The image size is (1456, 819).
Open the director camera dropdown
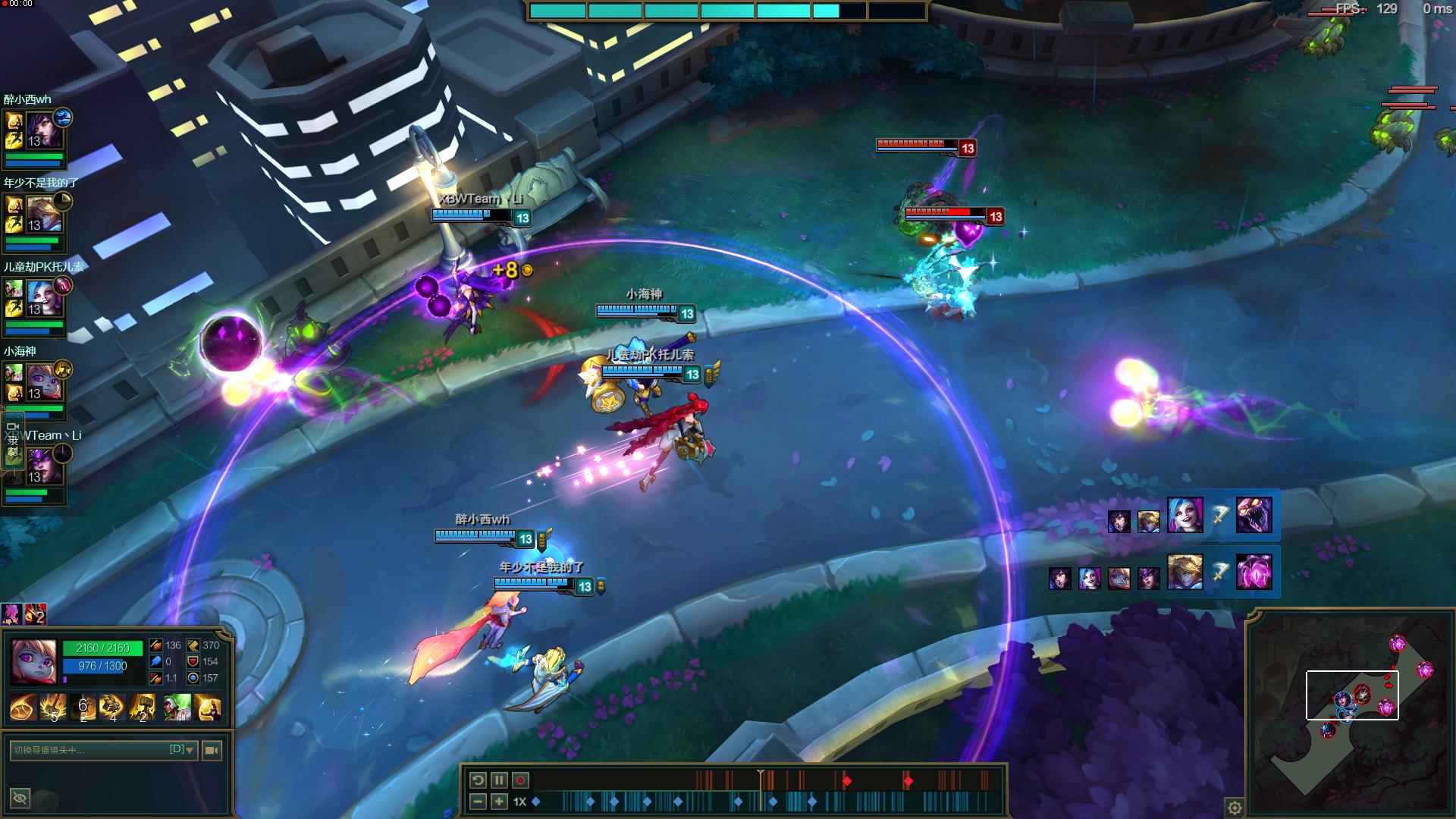click(189, 750)
